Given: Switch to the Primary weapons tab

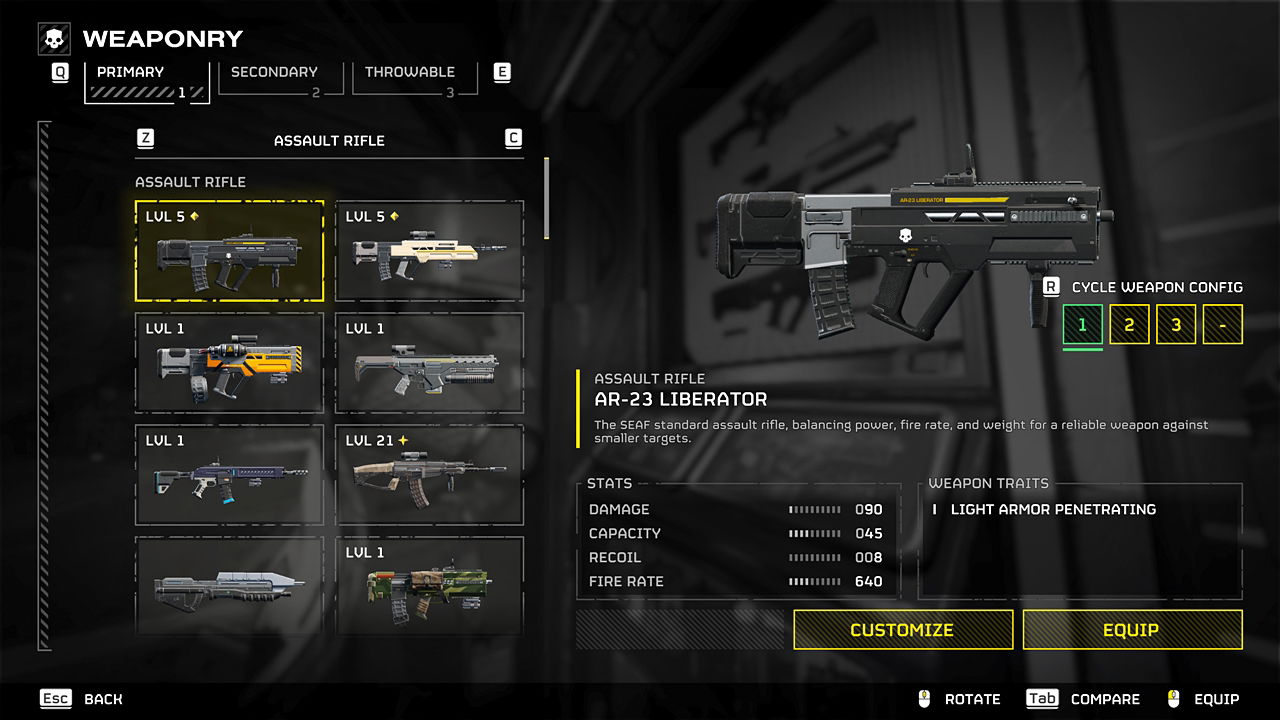Looking at the screenshot, I should point(146,80).
